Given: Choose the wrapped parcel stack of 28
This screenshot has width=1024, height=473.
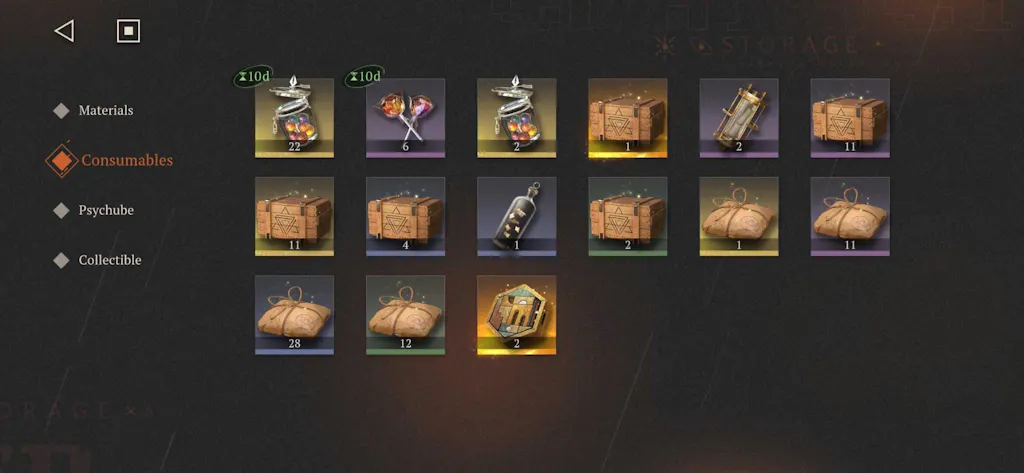Looking at the screenshot, I should [294, 315].
